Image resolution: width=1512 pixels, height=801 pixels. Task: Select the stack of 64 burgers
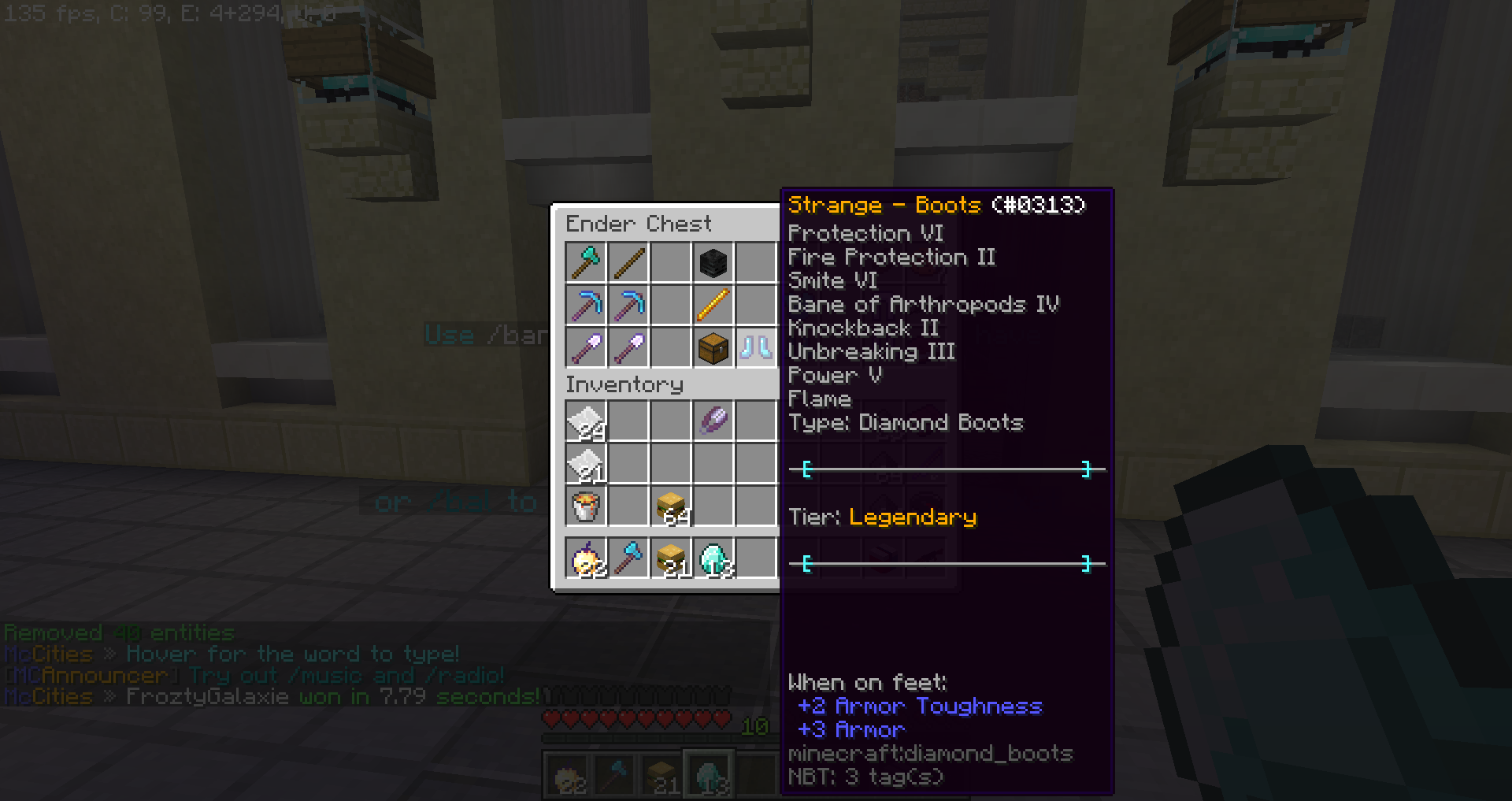(671, 506)
